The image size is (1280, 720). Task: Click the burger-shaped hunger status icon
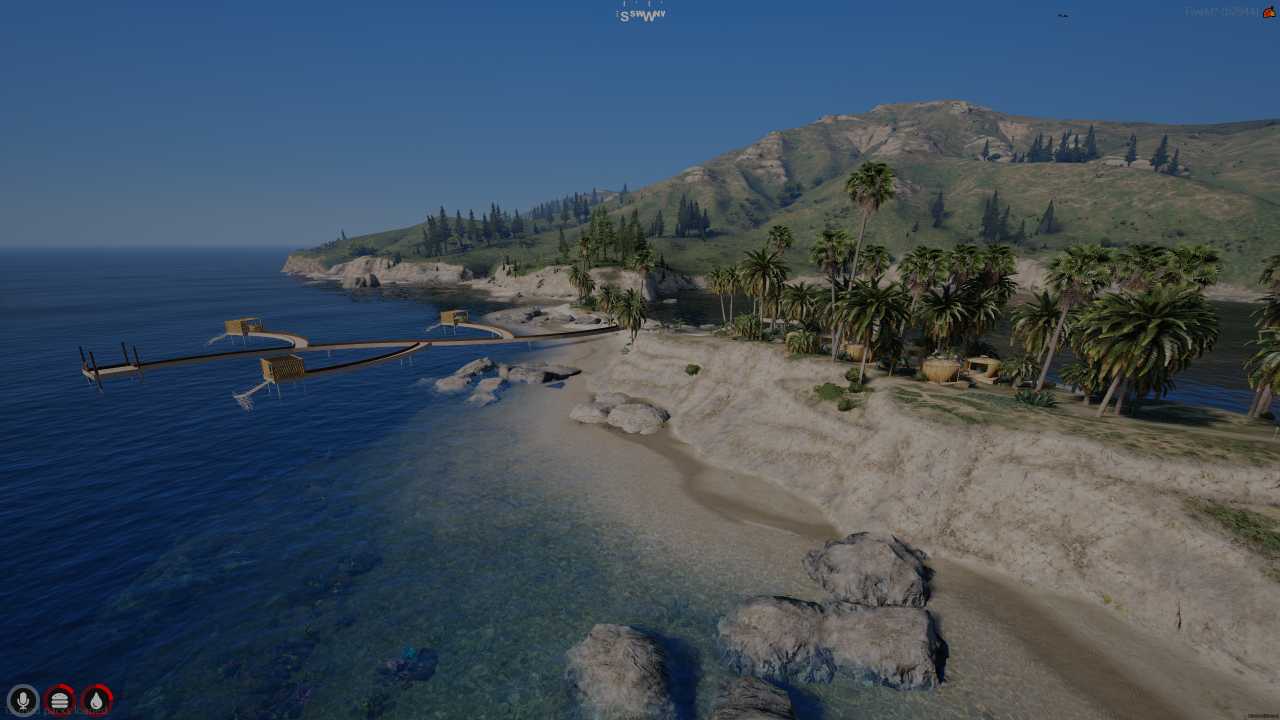pyautogui.click(x=59, y=700)
